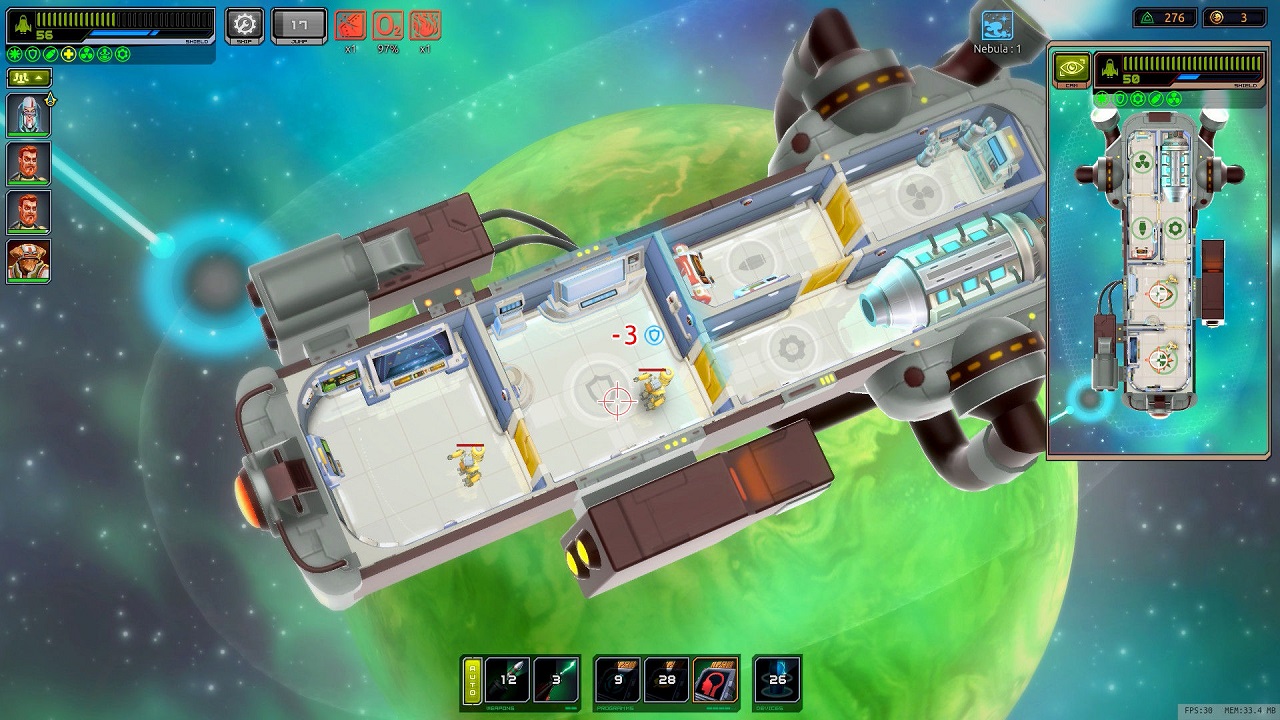
Task: Choose the program slot showing 9
Action: click(x=618, y=680)
